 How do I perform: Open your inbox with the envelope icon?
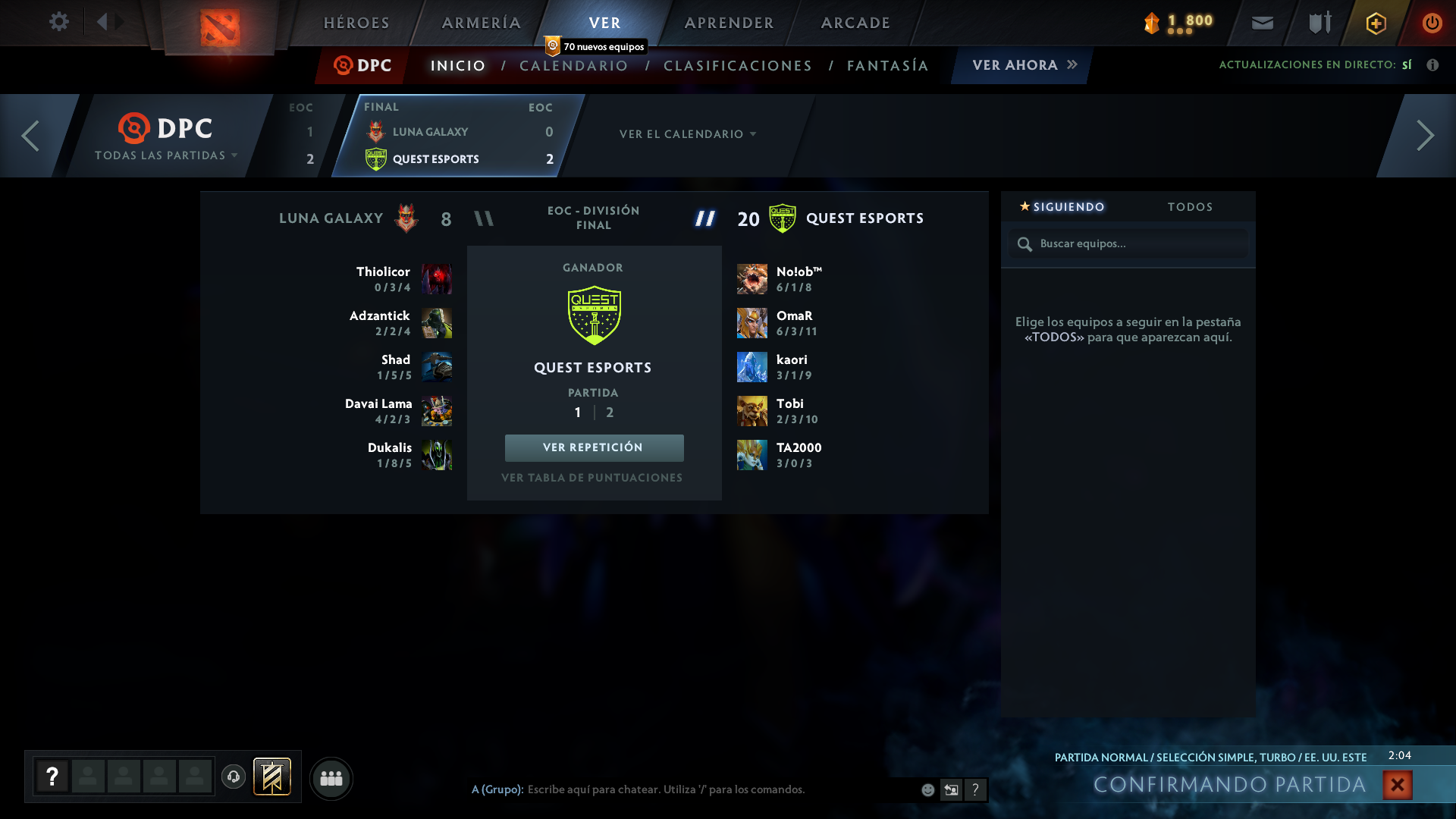coord(1262,23)
